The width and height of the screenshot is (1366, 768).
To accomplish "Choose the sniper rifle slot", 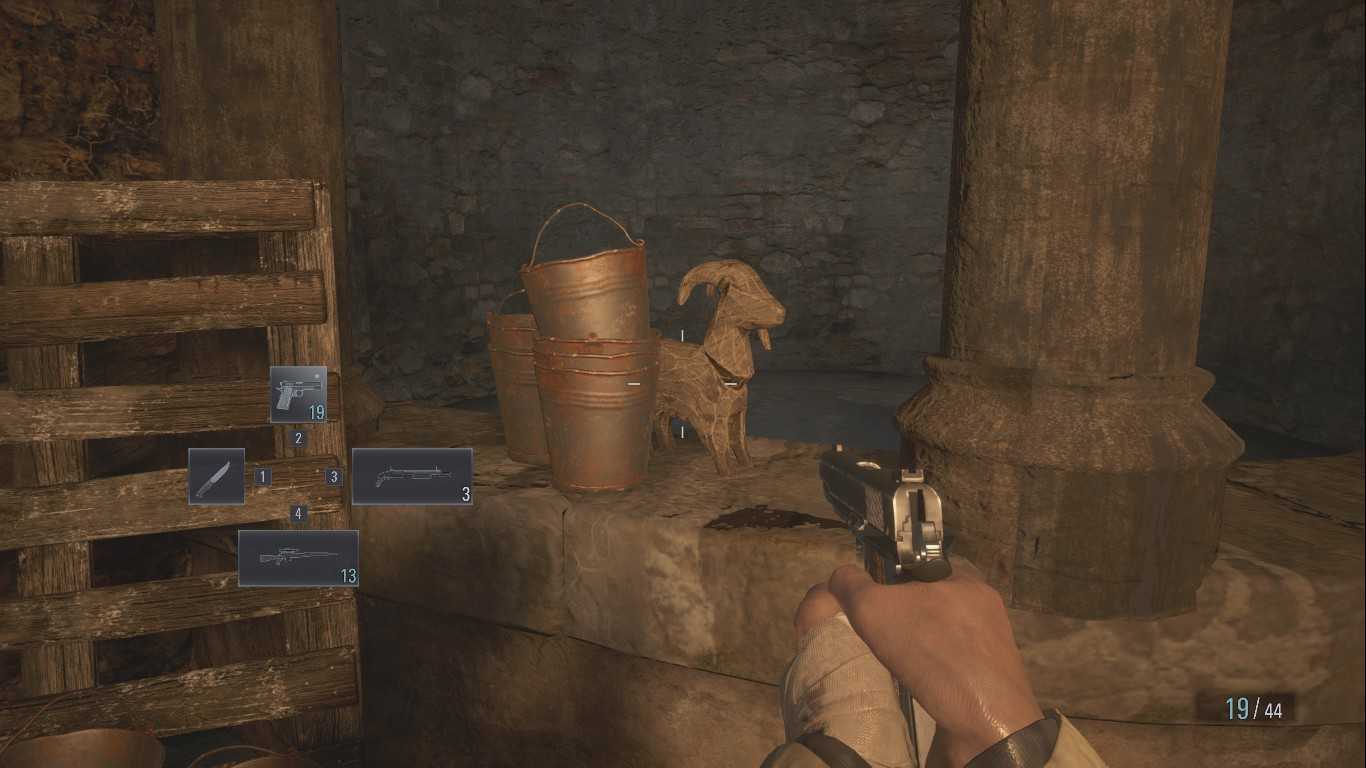I will pyautogui.click(x=298, y=557).
